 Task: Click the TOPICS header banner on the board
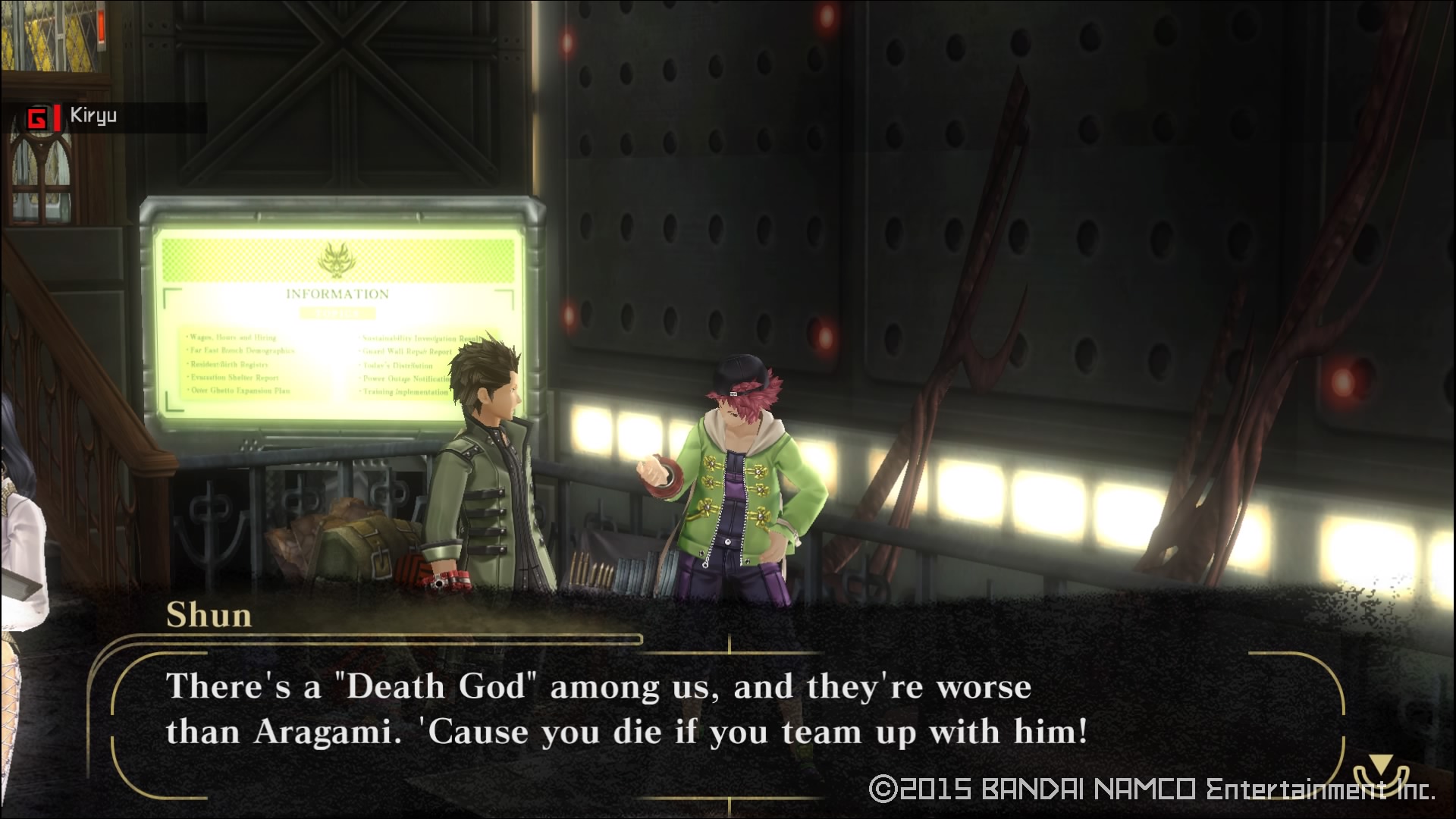click(337, 314)
